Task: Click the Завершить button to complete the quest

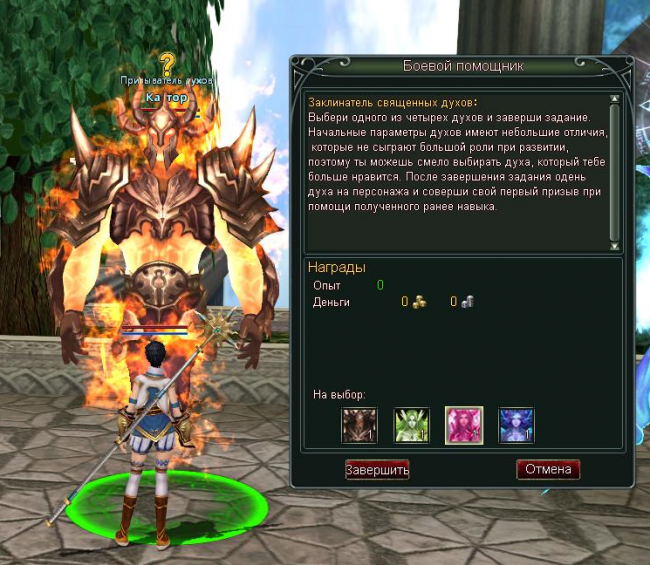Action: 377,469
